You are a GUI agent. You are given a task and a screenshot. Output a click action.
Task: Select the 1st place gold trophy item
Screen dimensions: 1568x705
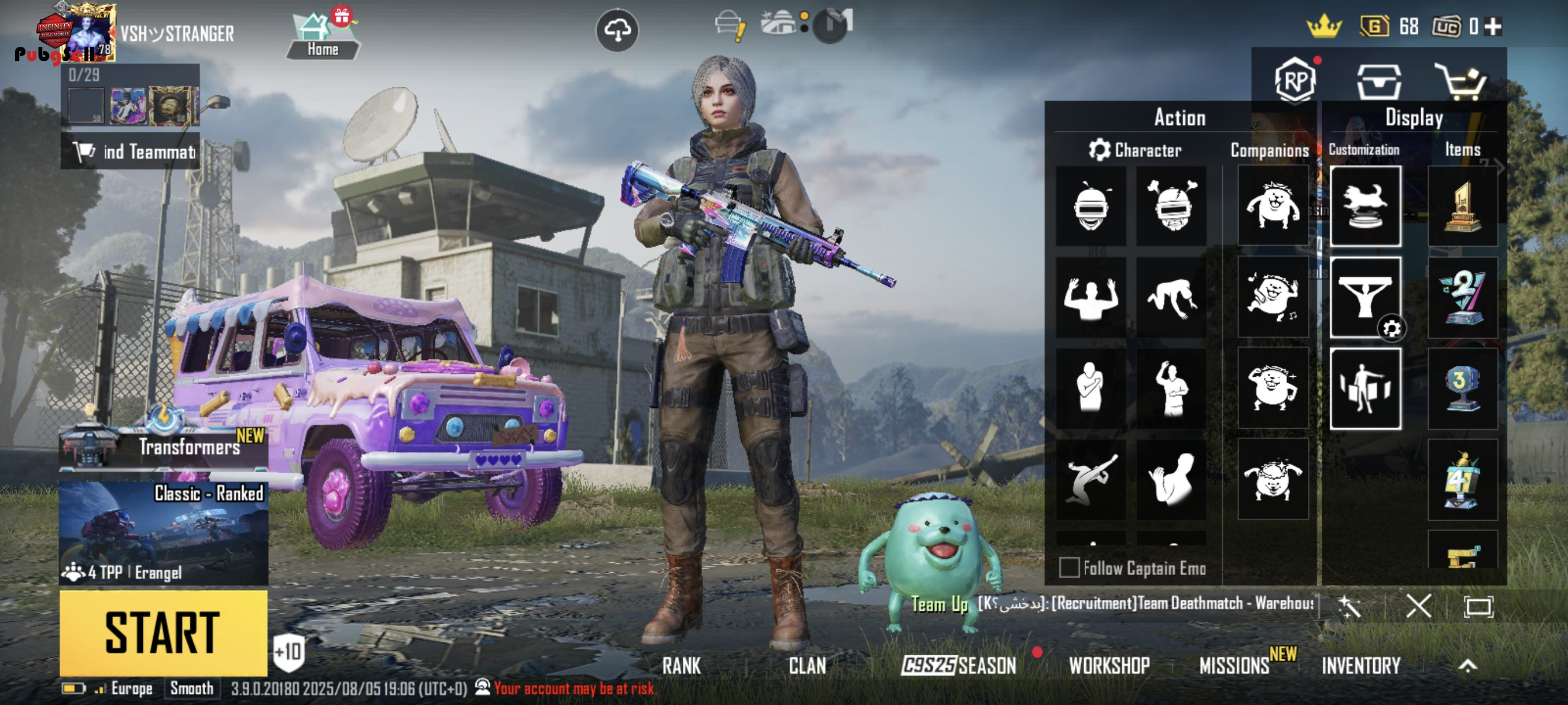(x=1462, y=206)
